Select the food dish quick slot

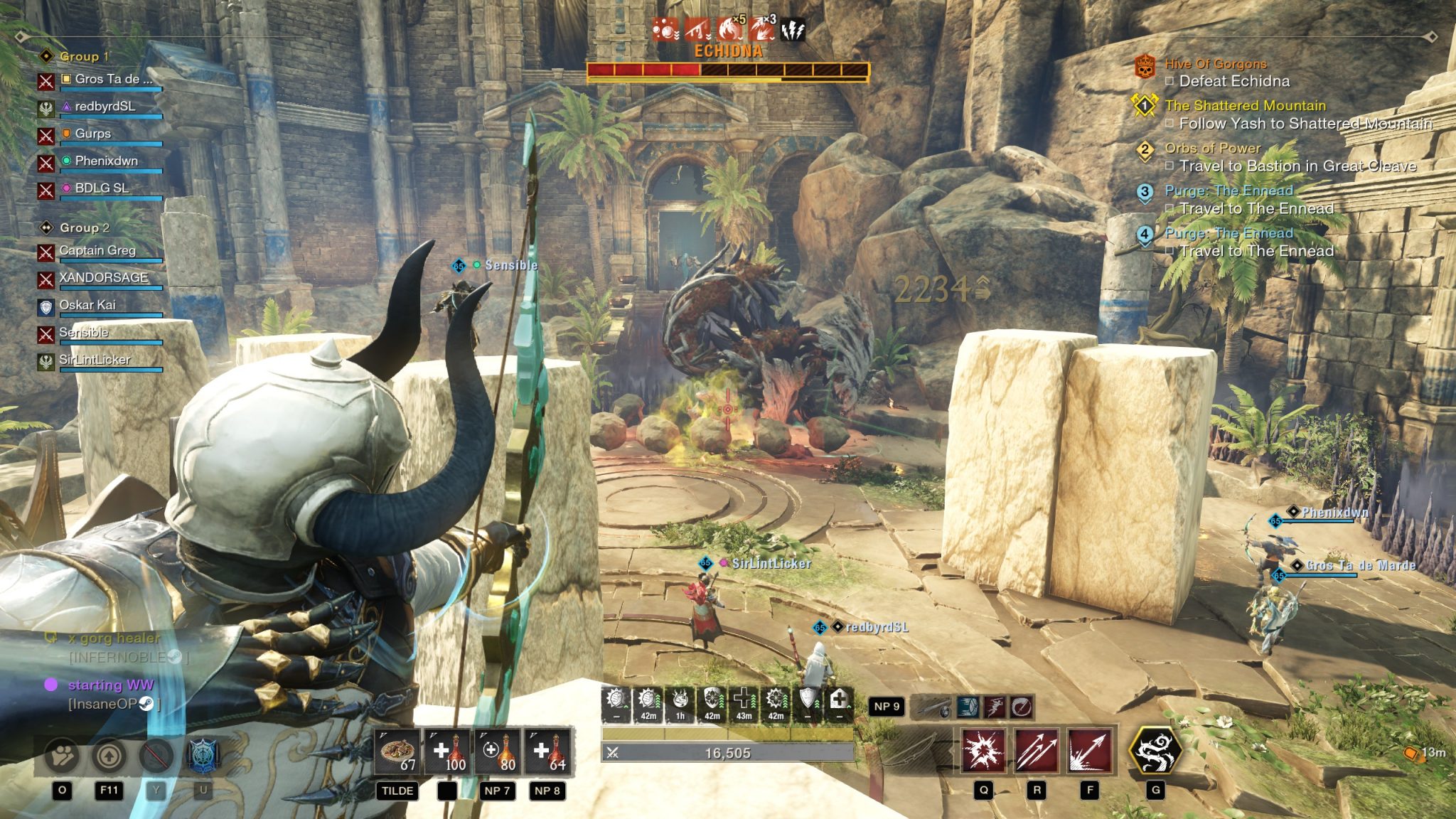click(x=399, y=751)
